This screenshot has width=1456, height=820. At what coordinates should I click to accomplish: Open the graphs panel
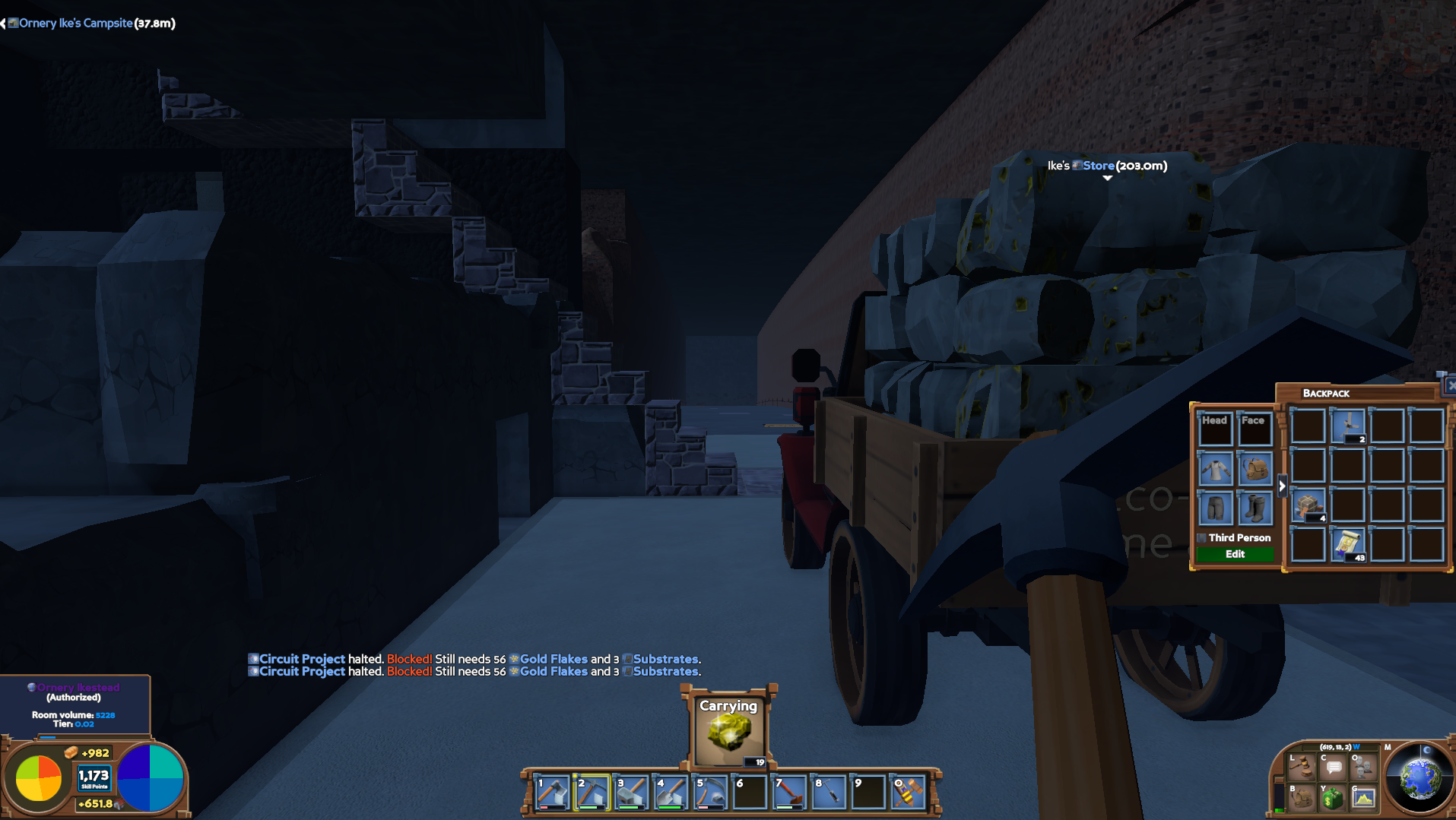point(1363,799)
